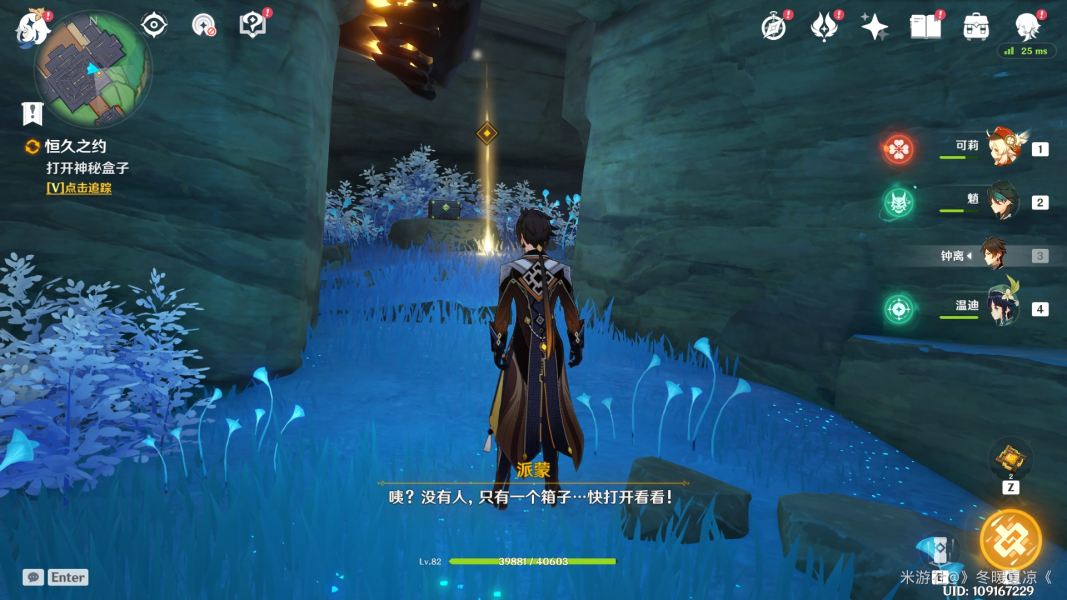
Task: Open the map from the minimap
Action: pos(91,67)
